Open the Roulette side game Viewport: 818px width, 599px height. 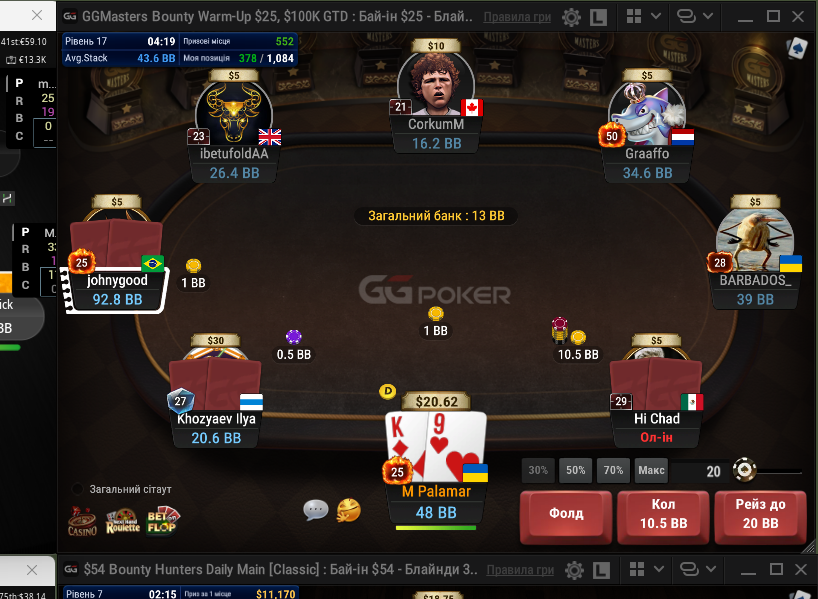pos(124,520)
